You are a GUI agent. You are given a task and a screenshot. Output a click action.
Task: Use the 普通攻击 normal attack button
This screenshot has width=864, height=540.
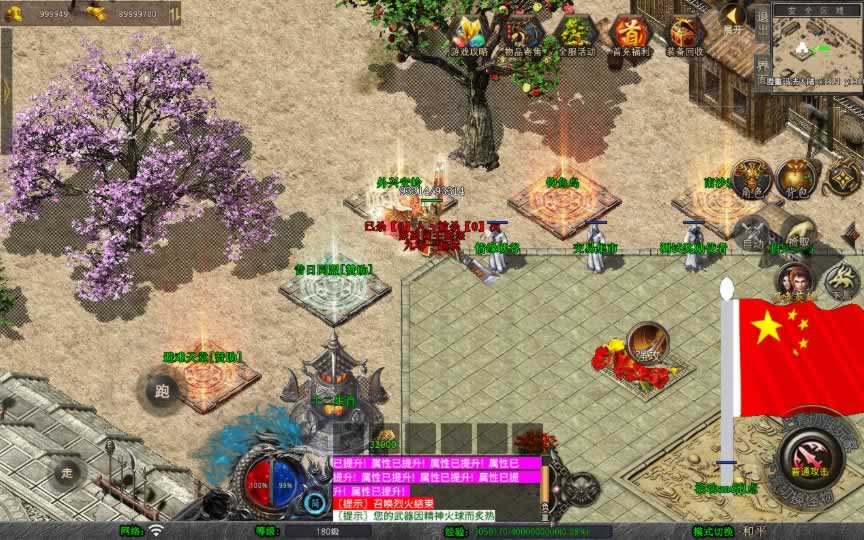click(x=809, y=454)
